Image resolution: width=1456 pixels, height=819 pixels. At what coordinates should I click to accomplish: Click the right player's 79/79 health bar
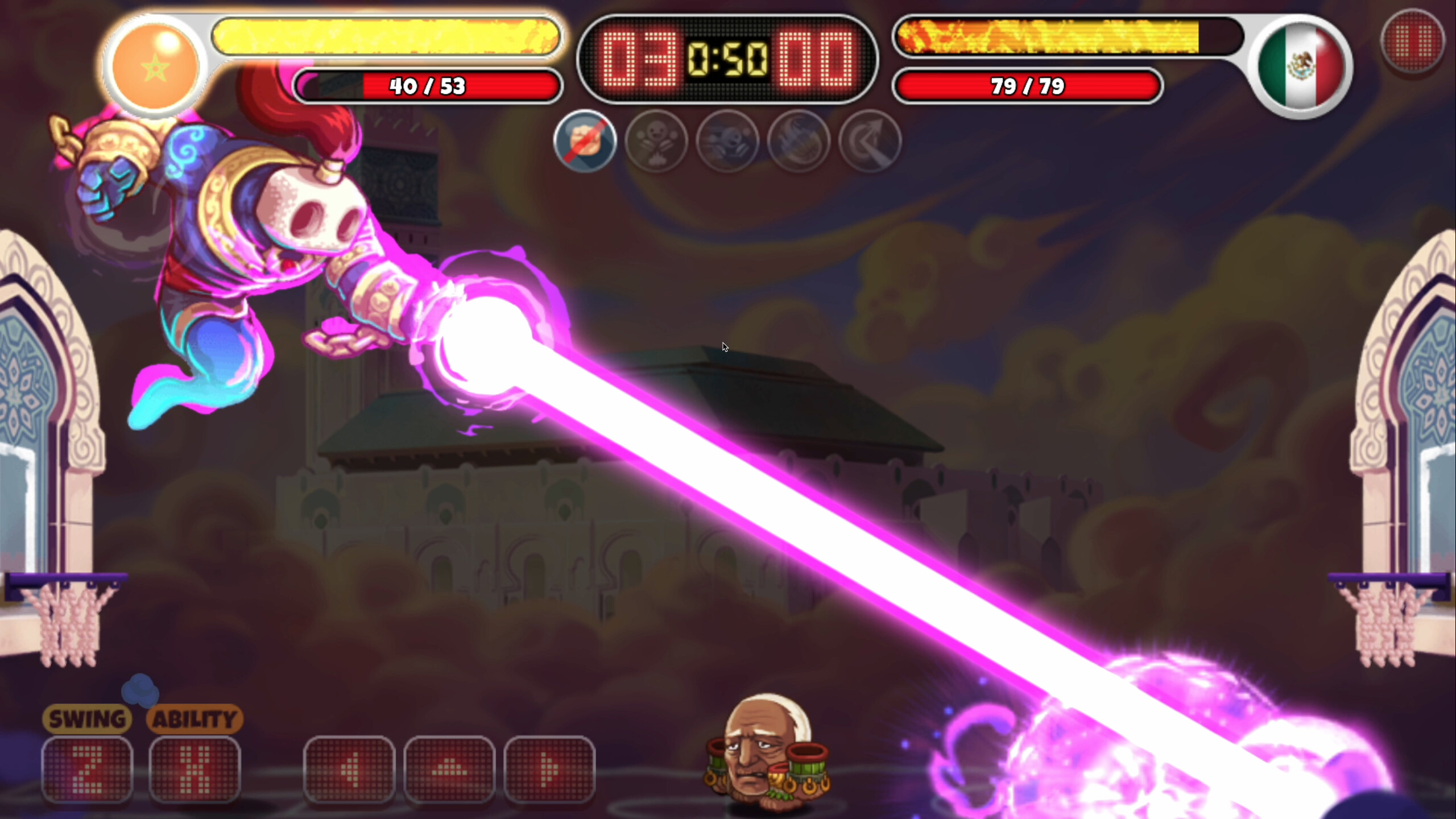1028,86
